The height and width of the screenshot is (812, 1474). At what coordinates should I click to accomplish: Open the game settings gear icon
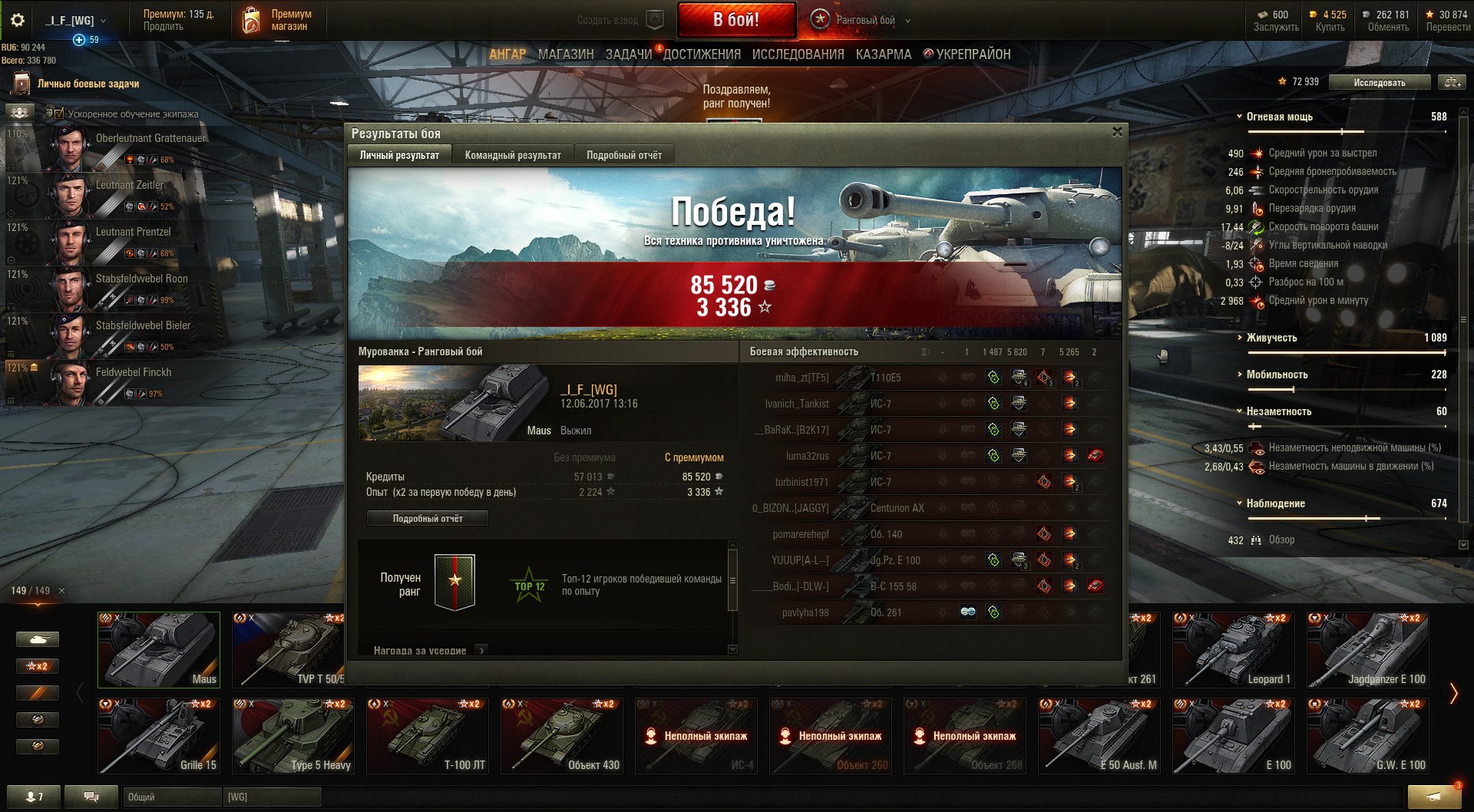click(17, 20)
